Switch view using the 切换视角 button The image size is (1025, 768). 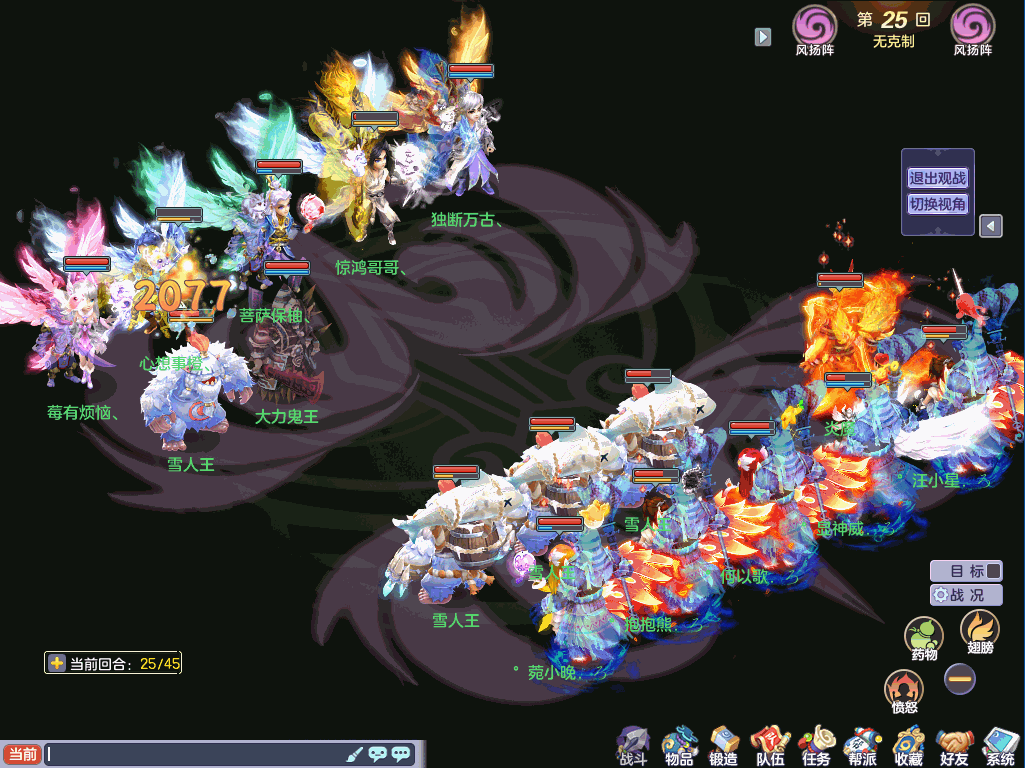pyautogui.click(x=937, y=204)
